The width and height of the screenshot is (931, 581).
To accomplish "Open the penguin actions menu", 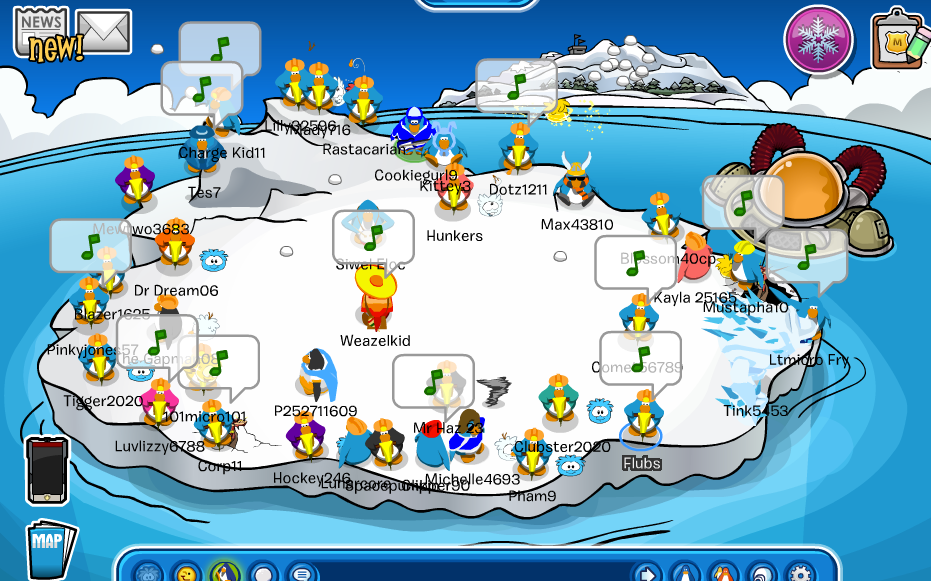I will point(225,574).
